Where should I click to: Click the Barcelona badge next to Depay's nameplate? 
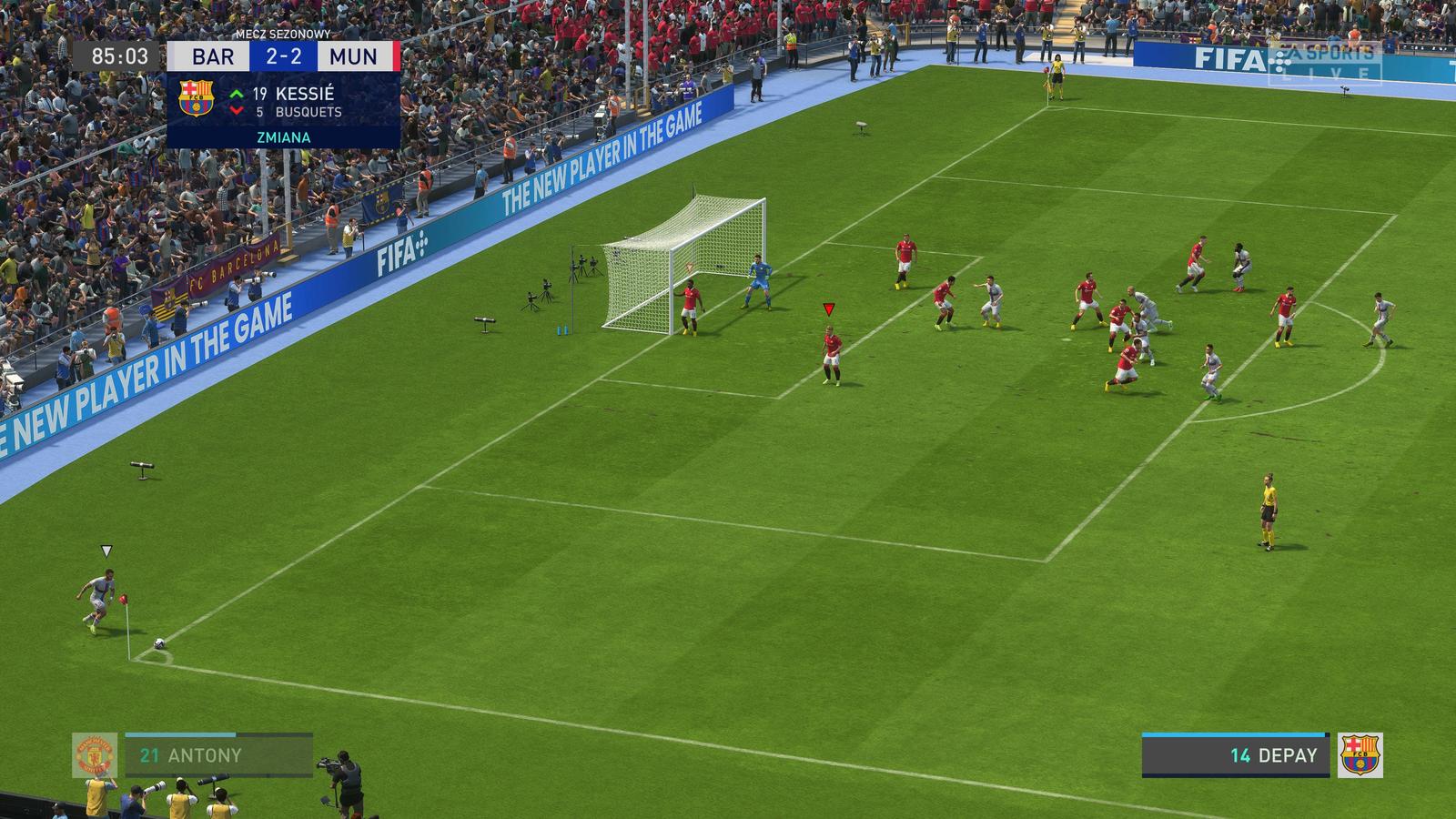1362,753
